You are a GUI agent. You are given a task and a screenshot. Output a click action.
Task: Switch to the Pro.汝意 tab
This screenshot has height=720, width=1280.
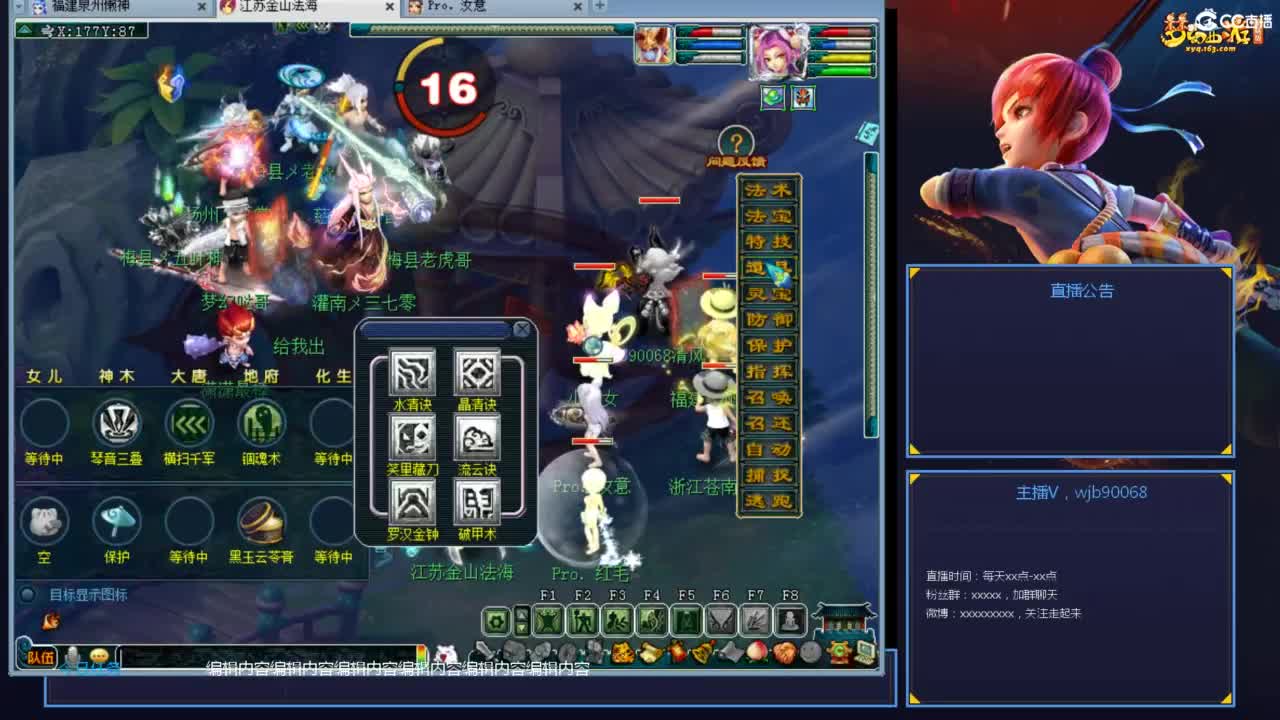pyautogui.click(x=455, y=6)
